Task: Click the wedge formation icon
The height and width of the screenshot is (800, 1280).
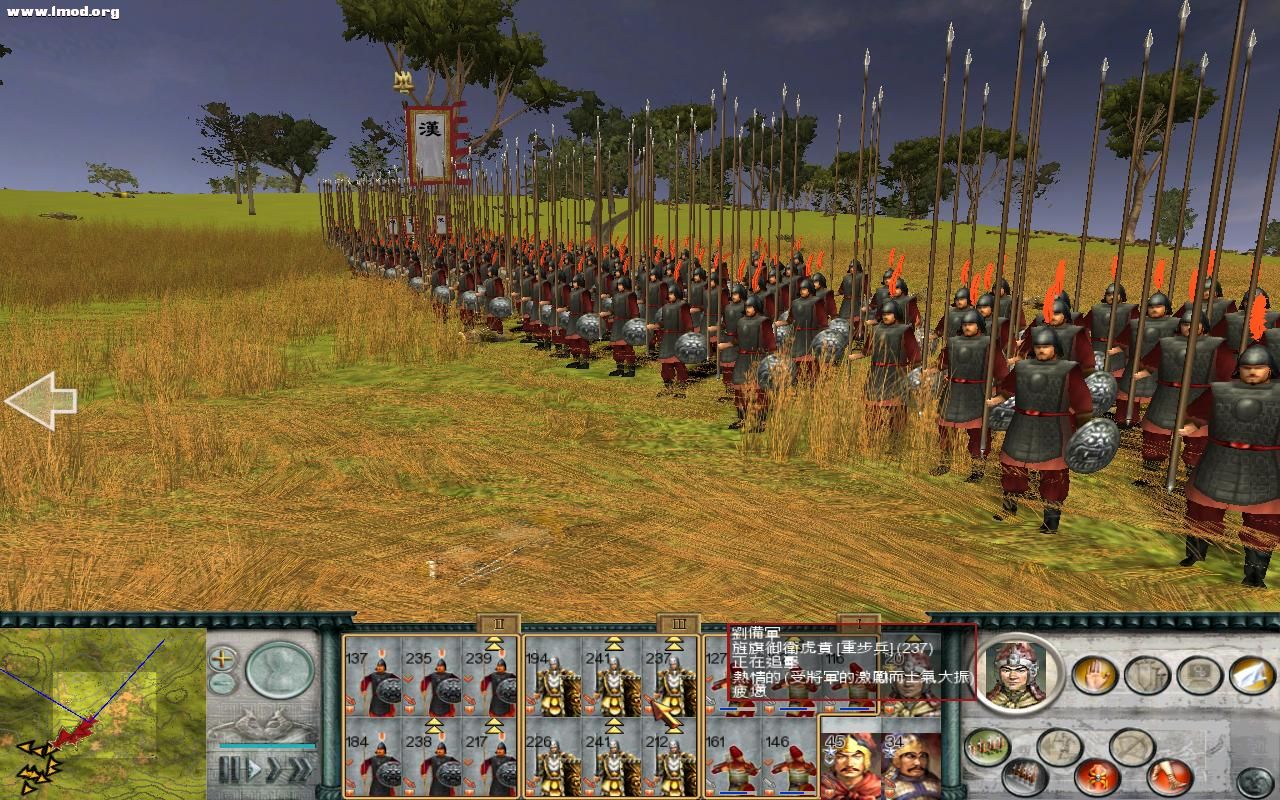Action: pos(1060,745)
